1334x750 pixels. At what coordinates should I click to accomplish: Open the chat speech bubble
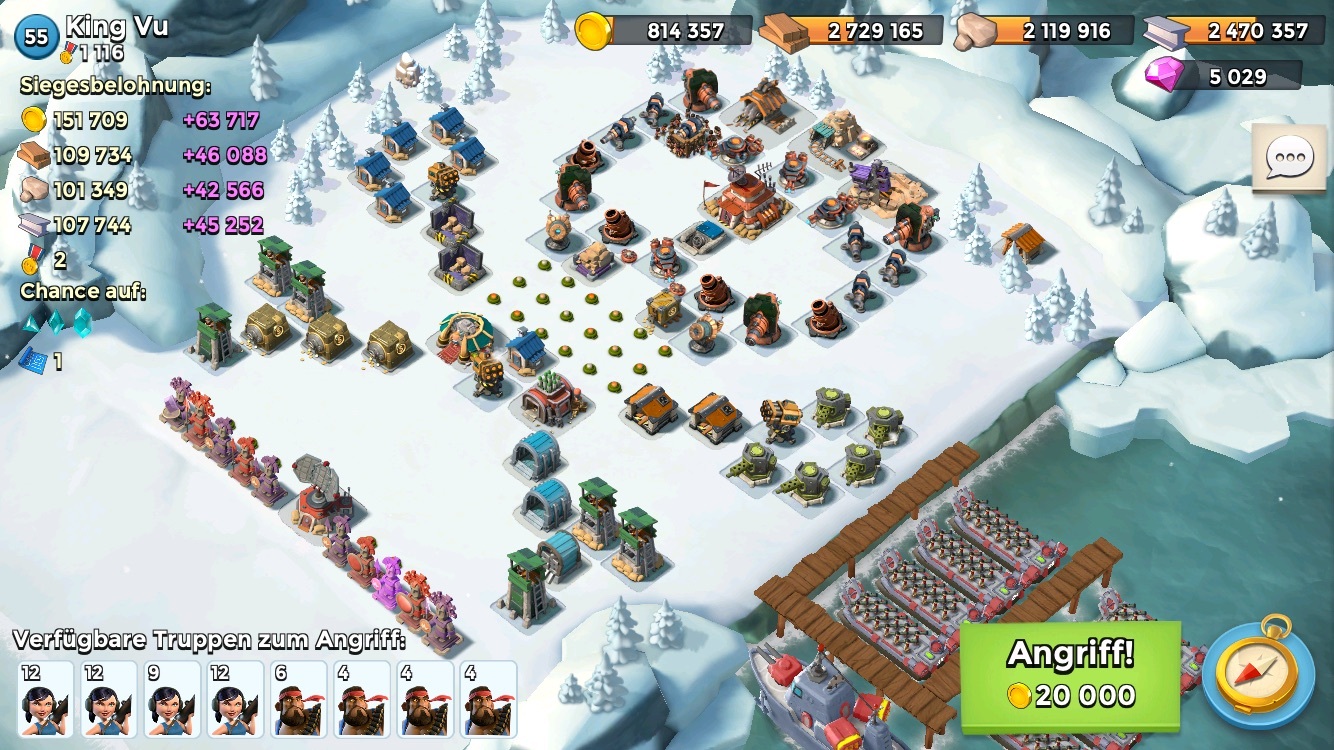coord(1289,157)
